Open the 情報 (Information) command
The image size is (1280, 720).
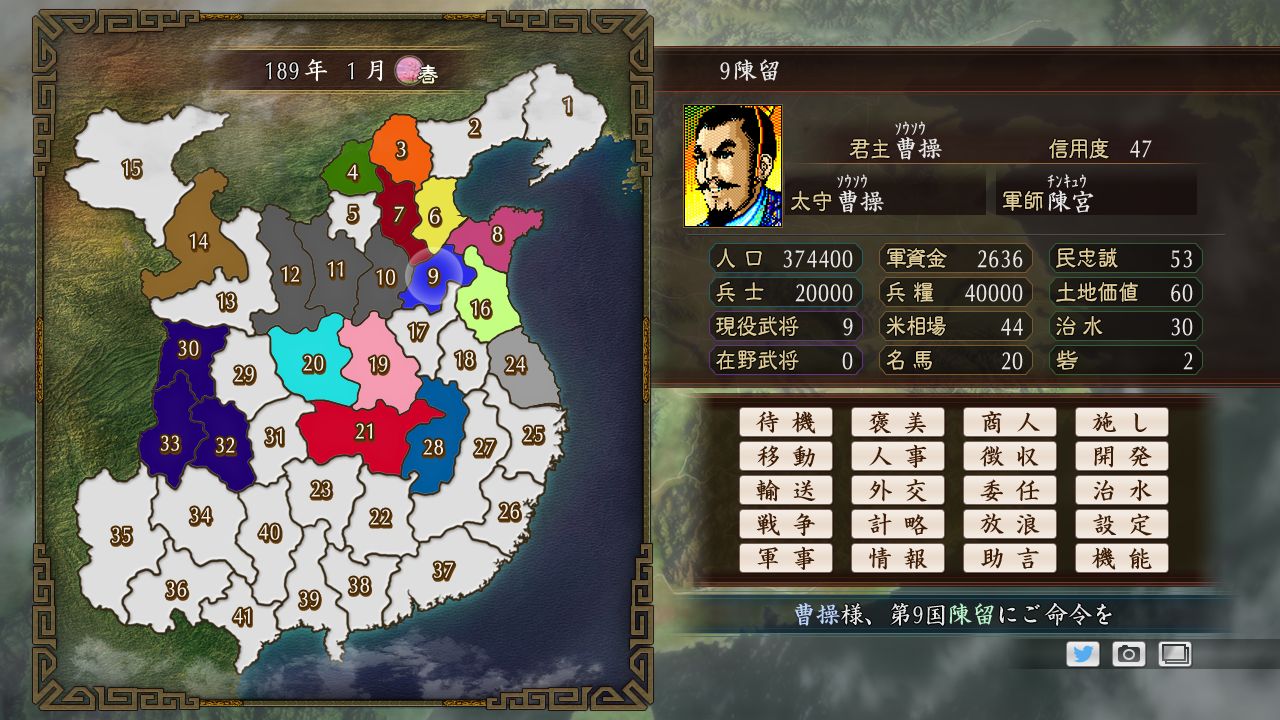point(898,558)
